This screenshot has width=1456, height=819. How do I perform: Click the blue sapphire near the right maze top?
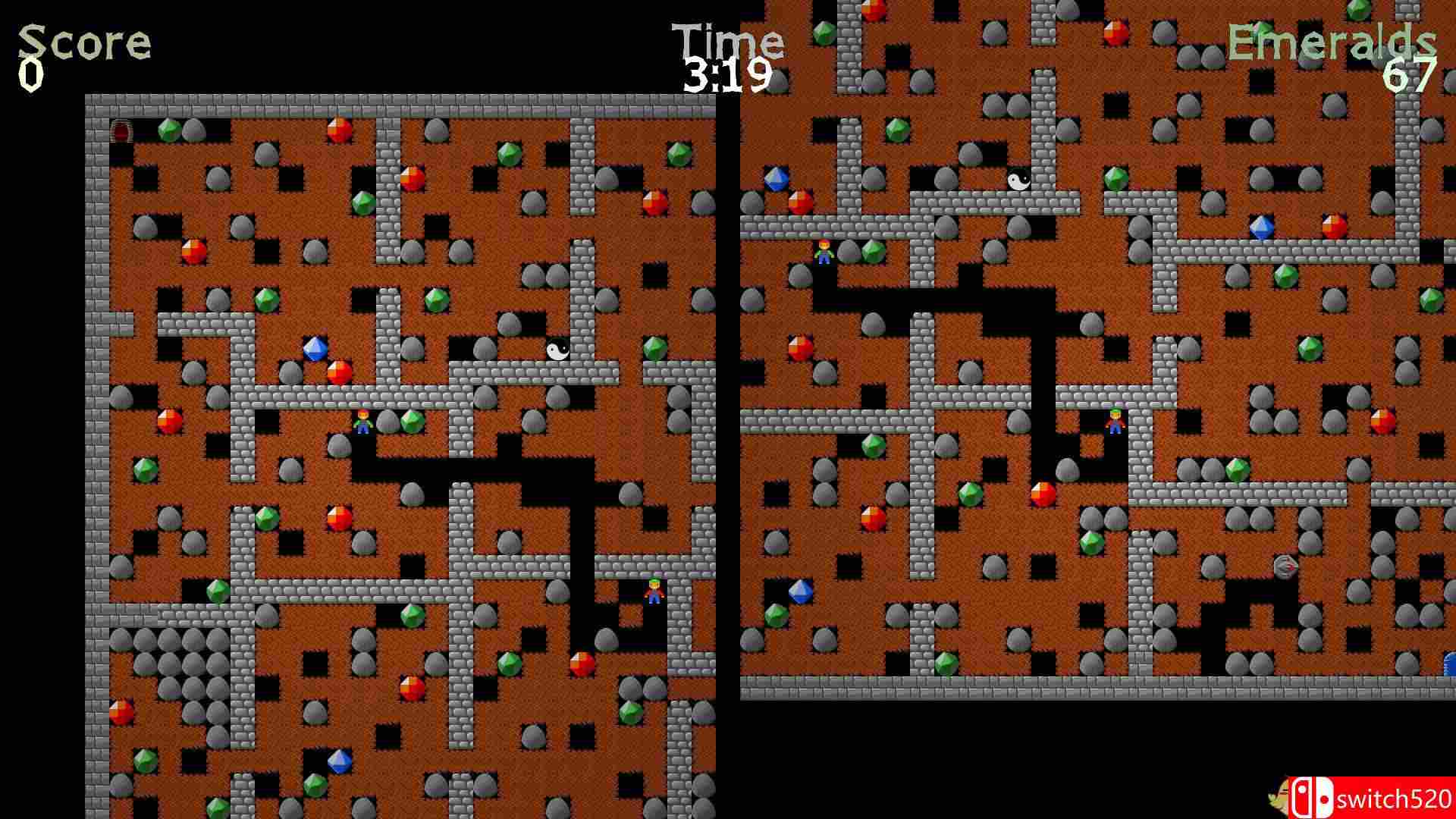(x=777, y=180)
